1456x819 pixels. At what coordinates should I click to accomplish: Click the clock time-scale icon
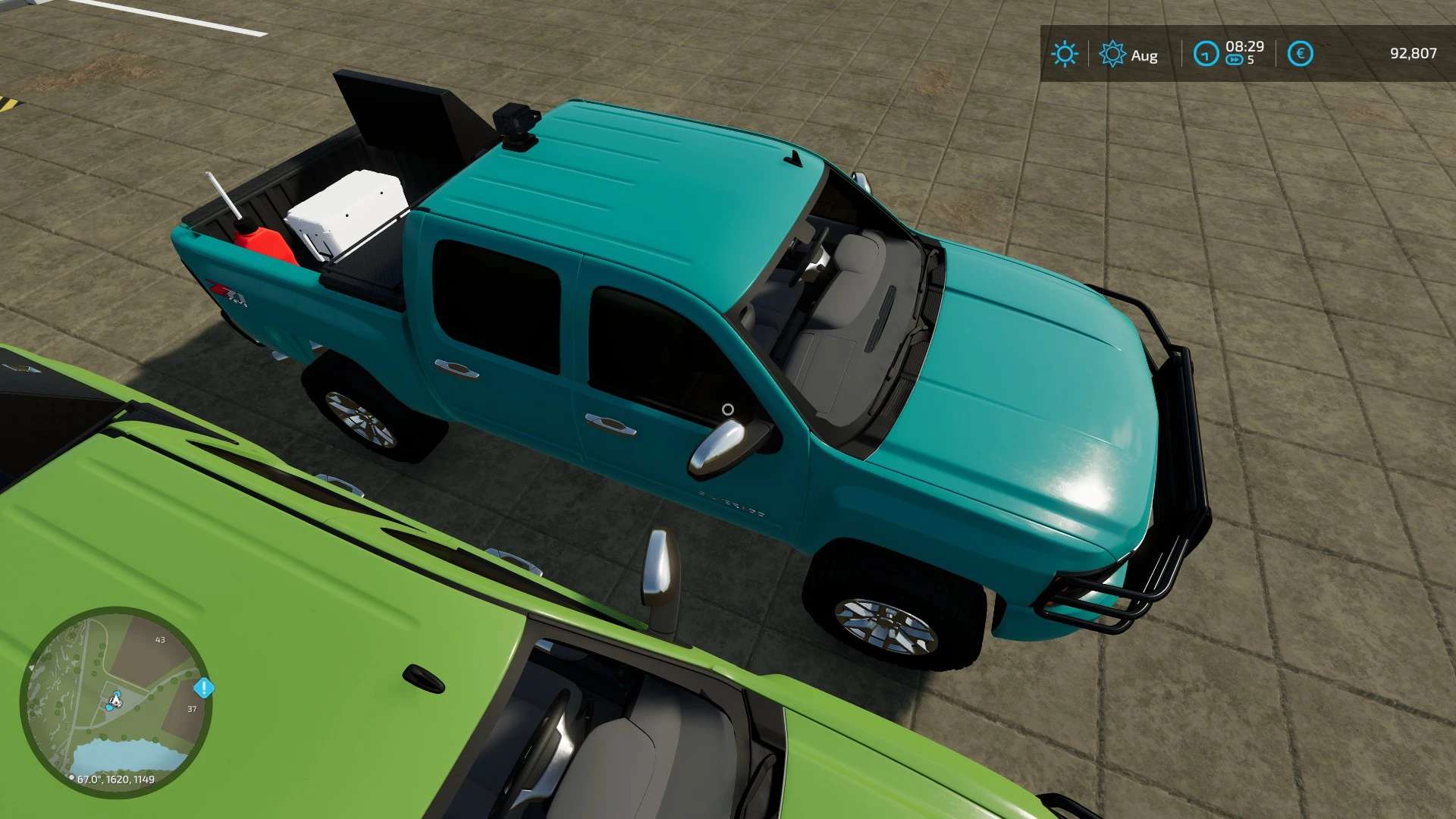pos(1206,54)
